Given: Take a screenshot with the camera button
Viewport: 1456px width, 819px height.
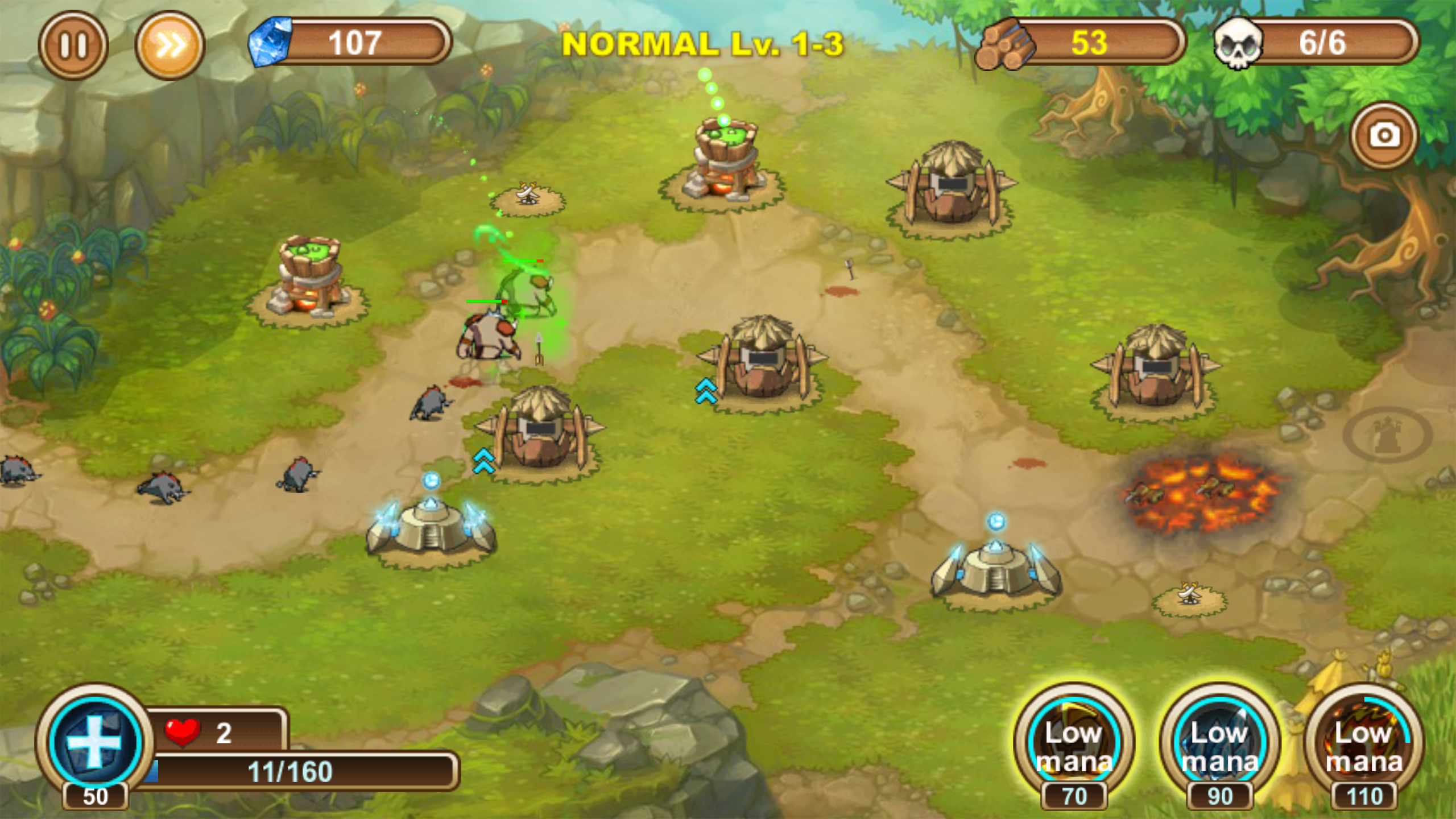Looking at the screenshot, I should 1384,136.
